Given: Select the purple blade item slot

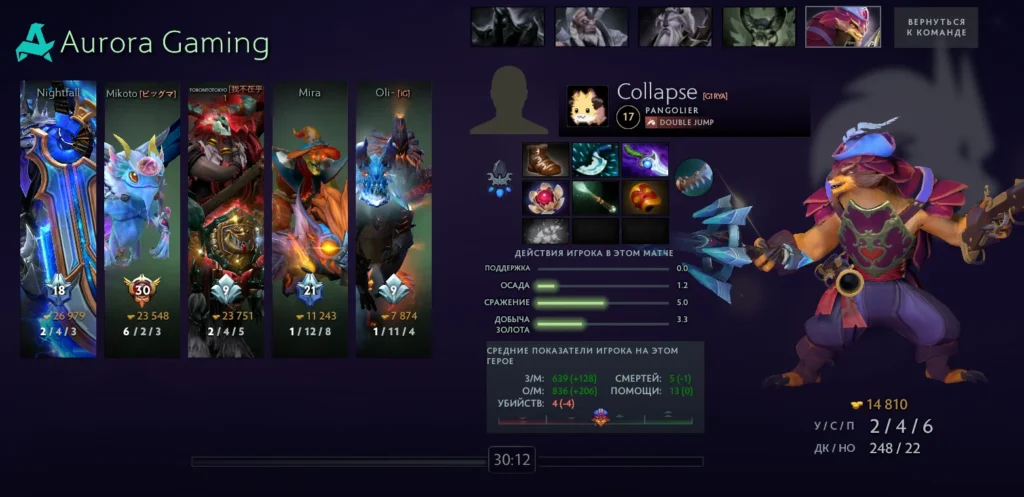Looking at the screenshot, I should point(645,160).
